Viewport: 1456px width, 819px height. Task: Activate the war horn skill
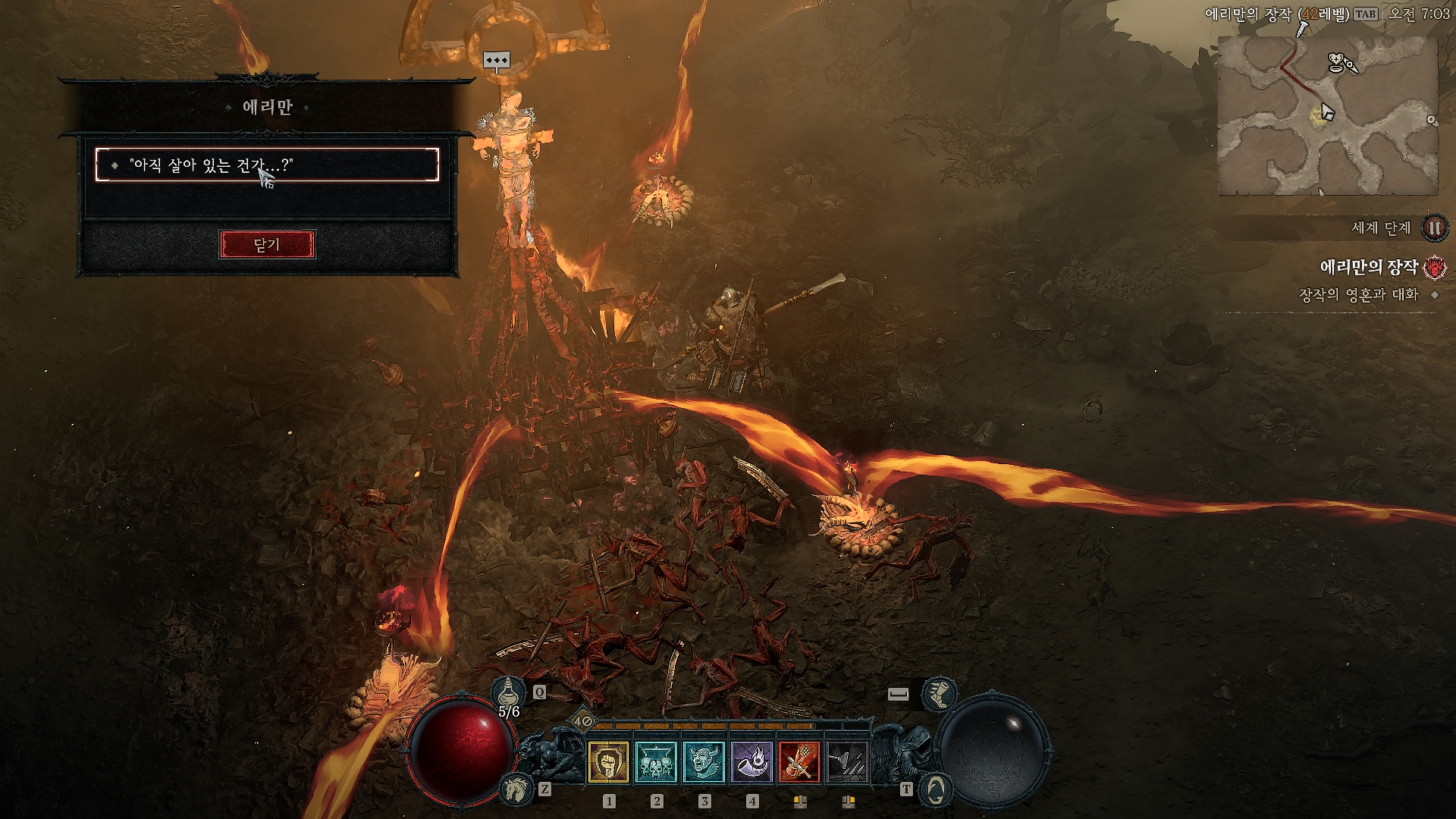(x=752, y=761)
